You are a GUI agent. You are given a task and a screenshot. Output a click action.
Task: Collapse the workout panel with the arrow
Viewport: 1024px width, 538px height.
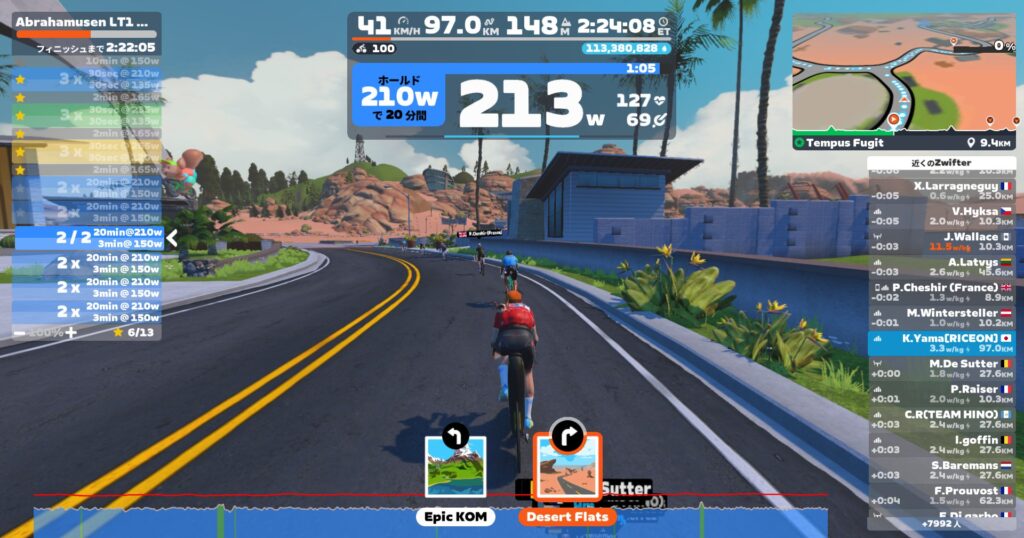pos(171,238)
